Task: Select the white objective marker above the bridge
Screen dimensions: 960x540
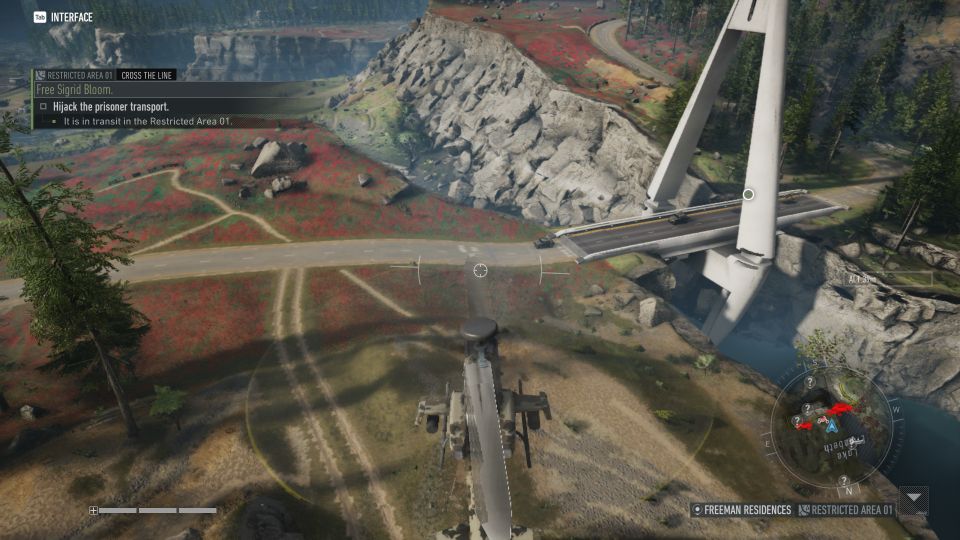Action: 748,194
